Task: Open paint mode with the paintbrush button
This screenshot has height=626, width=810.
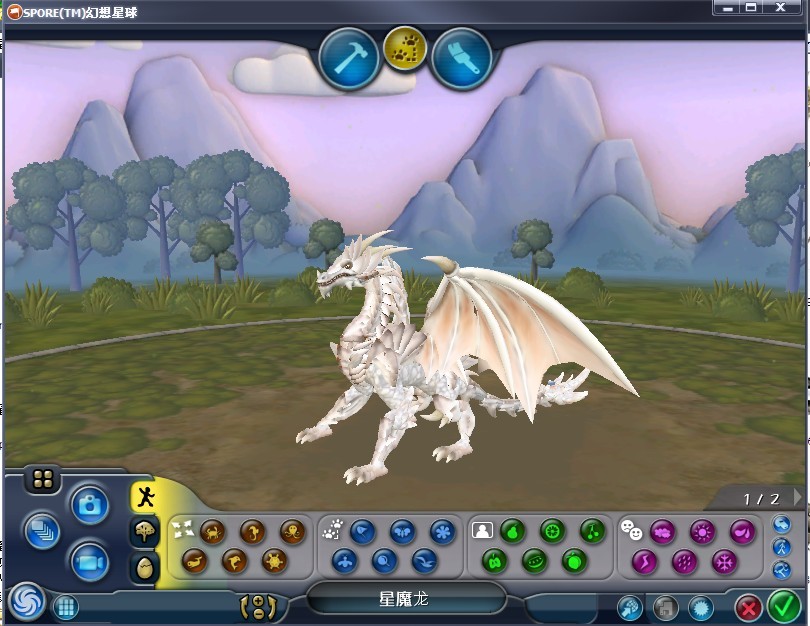Action: click(461, 59)
